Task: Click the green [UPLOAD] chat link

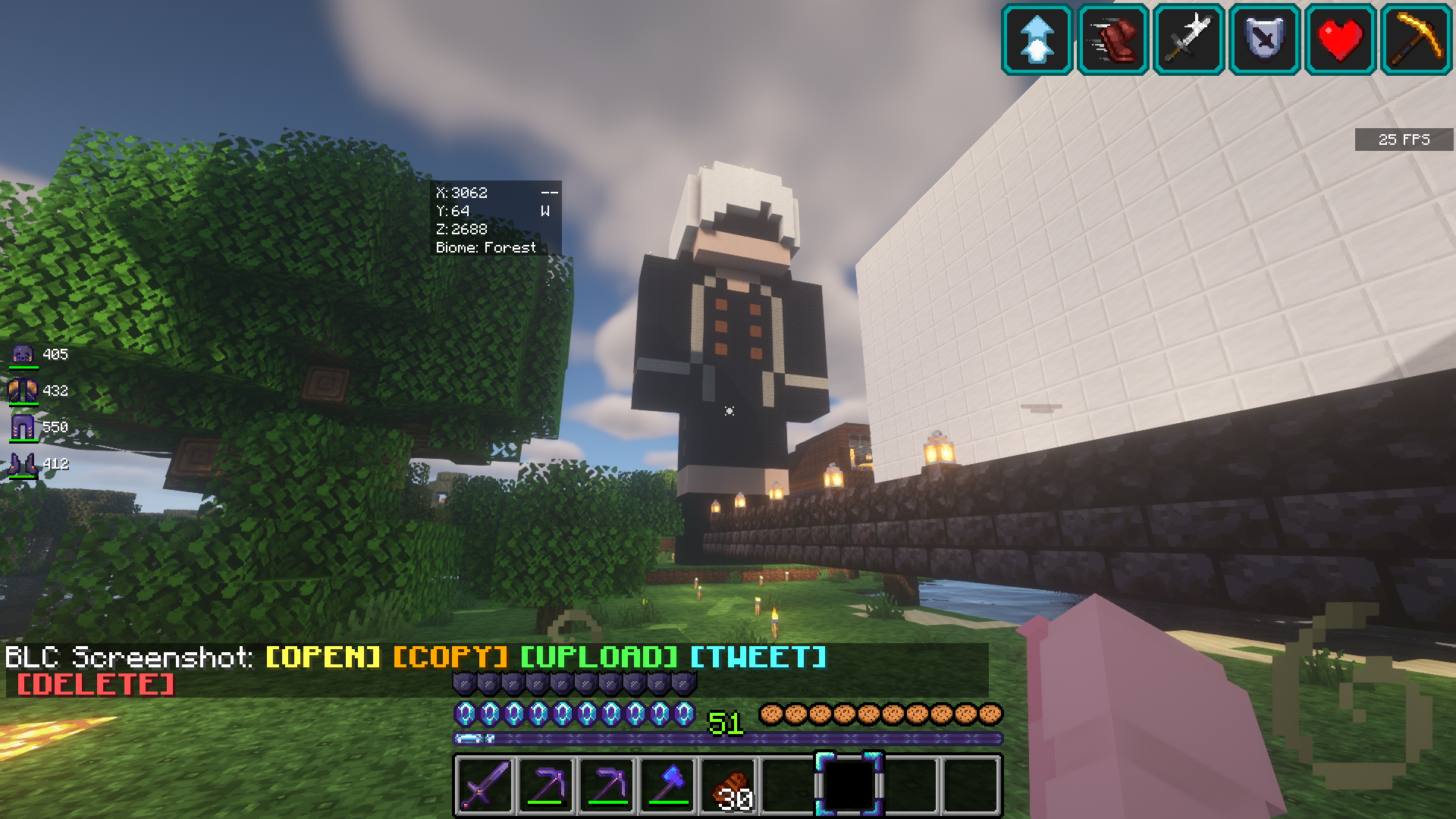Action: click(x=599, y=657)
